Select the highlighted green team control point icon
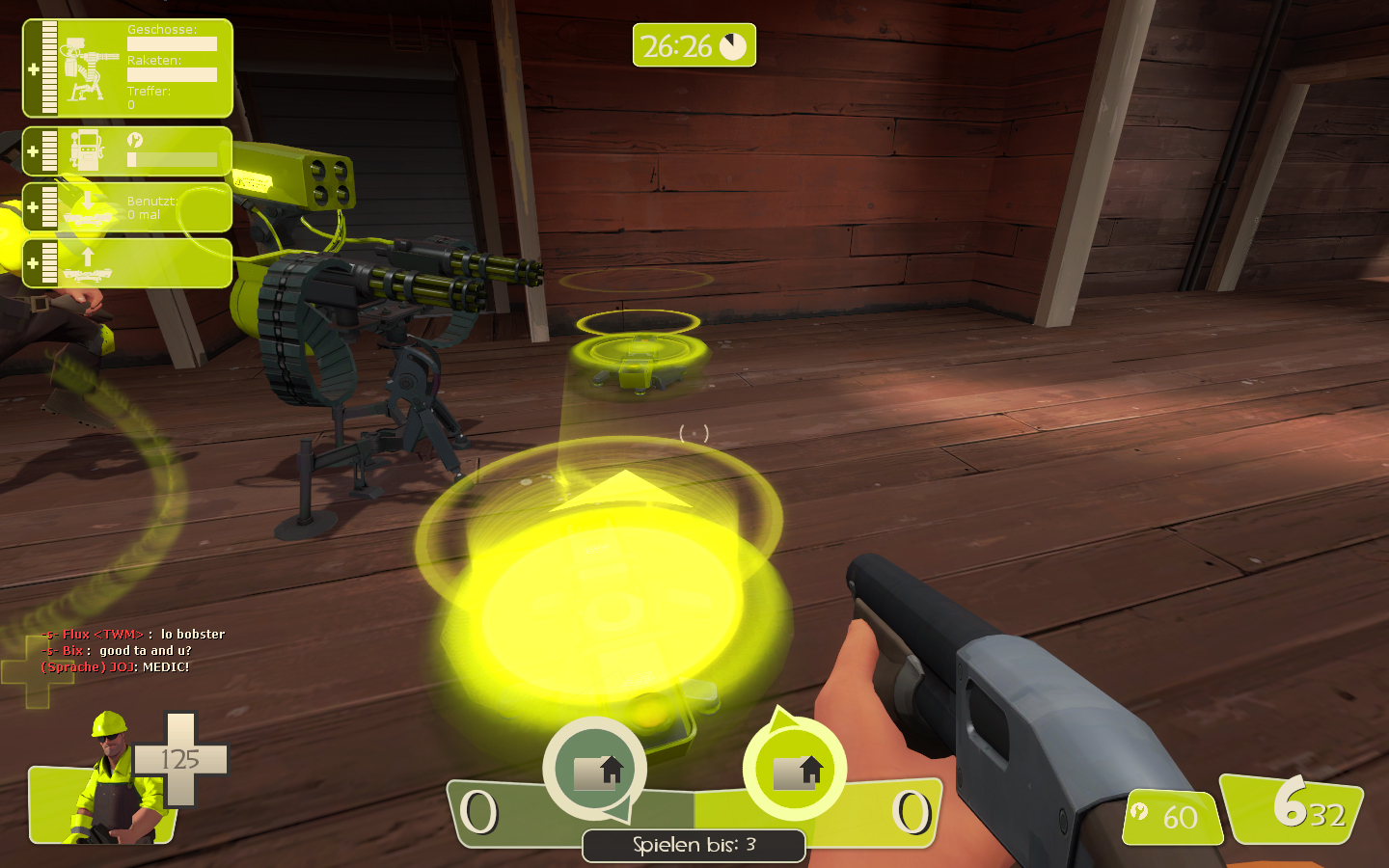This screenshot has height=868, width=1389. pos(797,770)
